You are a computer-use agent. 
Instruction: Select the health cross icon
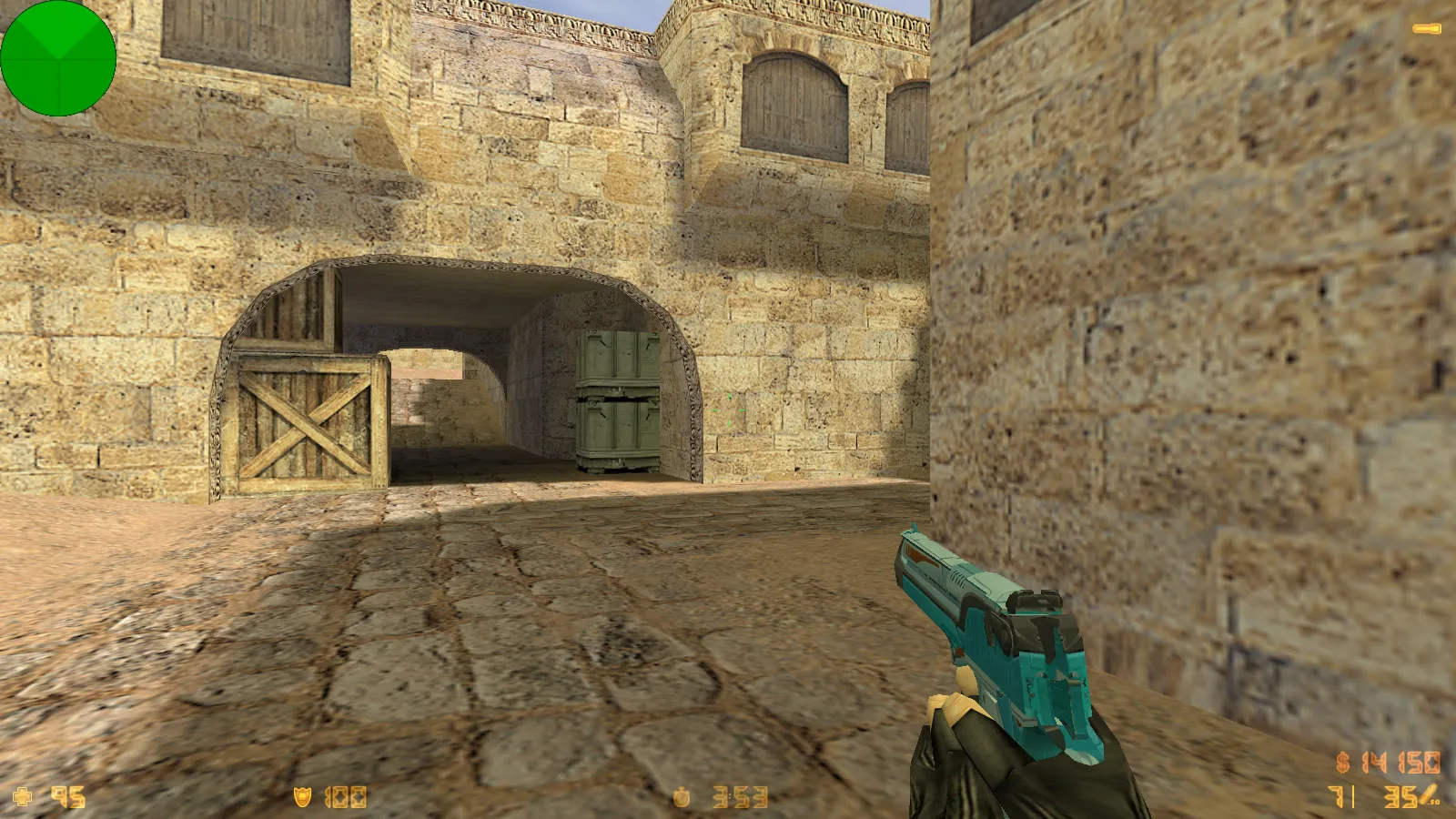tap(23, 797)
